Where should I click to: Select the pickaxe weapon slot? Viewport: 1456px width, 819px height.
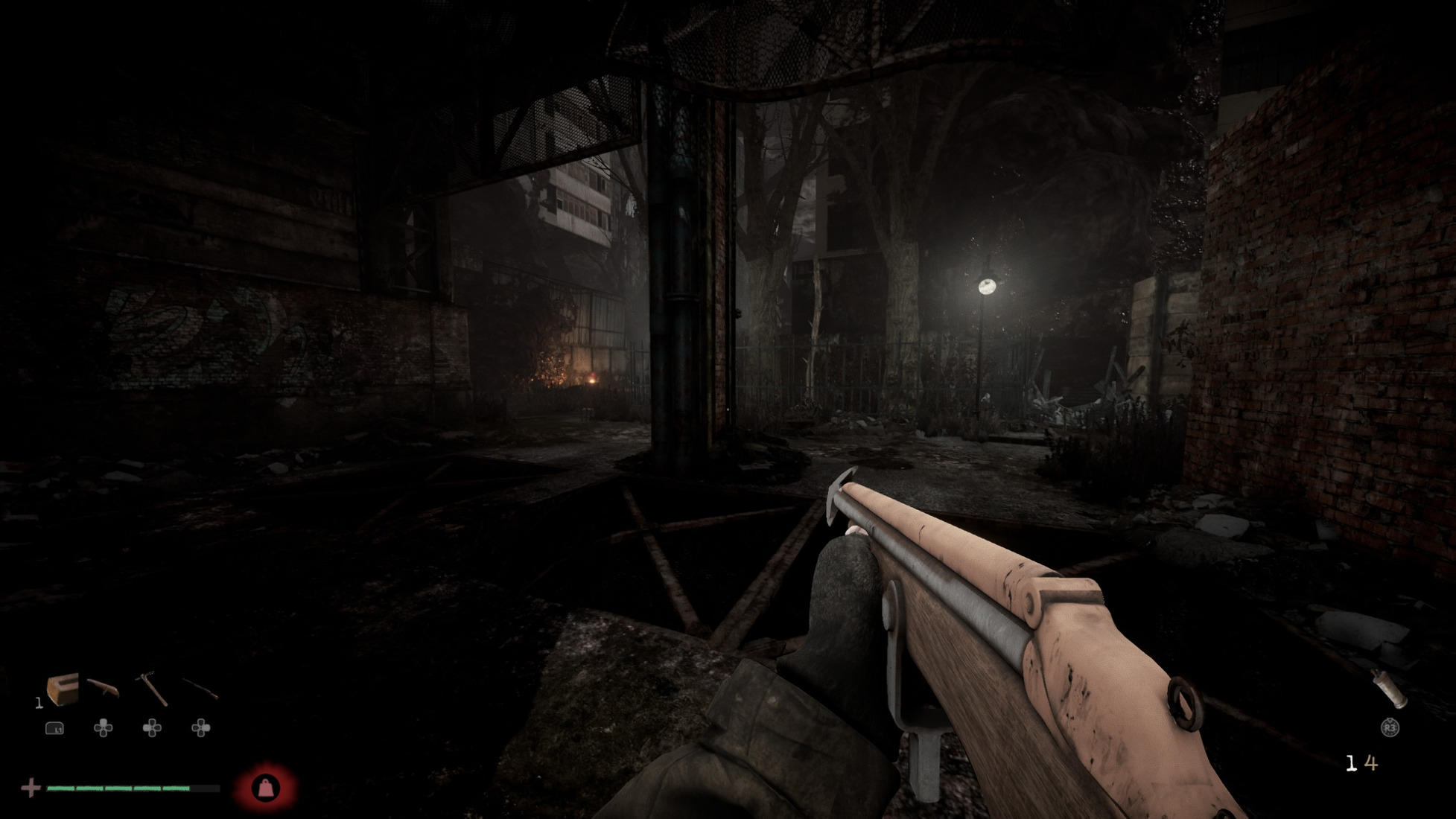(152, 689)
